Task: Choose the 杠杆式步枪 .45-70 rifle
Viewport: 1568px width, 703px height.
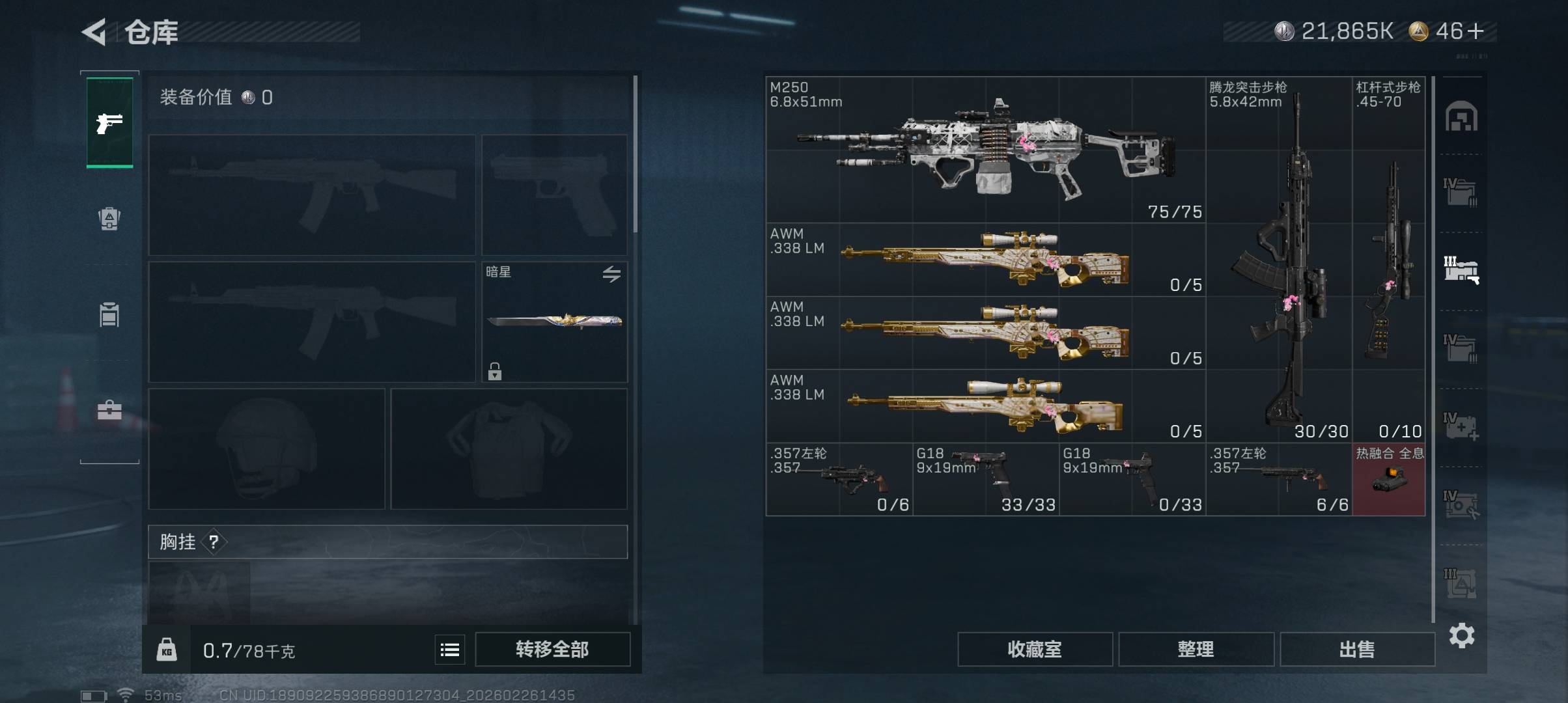Action: click(x=1389, y=260)
